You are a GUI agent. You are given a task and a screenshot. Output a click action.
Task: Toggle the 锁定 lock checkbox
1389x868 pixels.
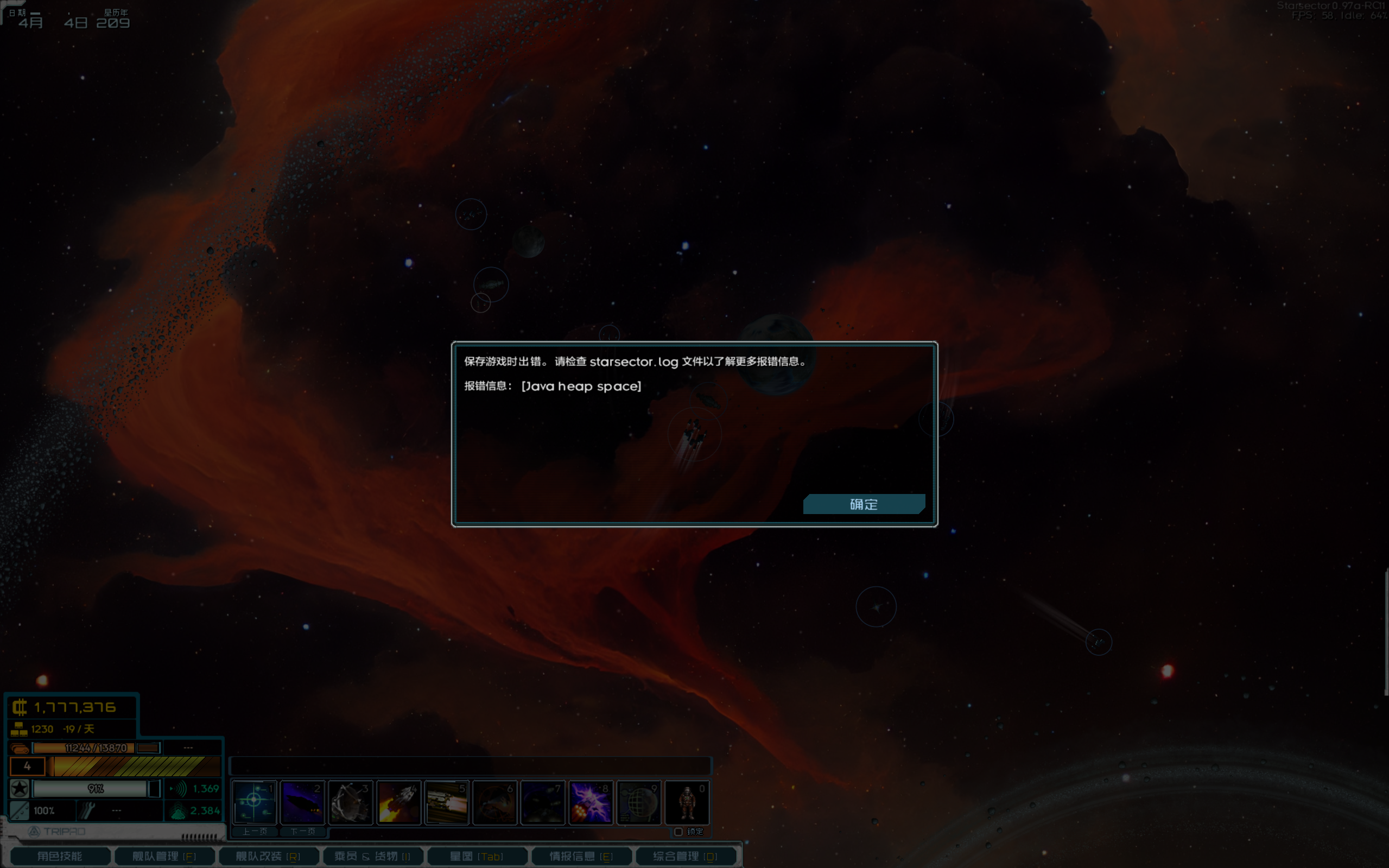pyautogui.click(x=678, y=831)
